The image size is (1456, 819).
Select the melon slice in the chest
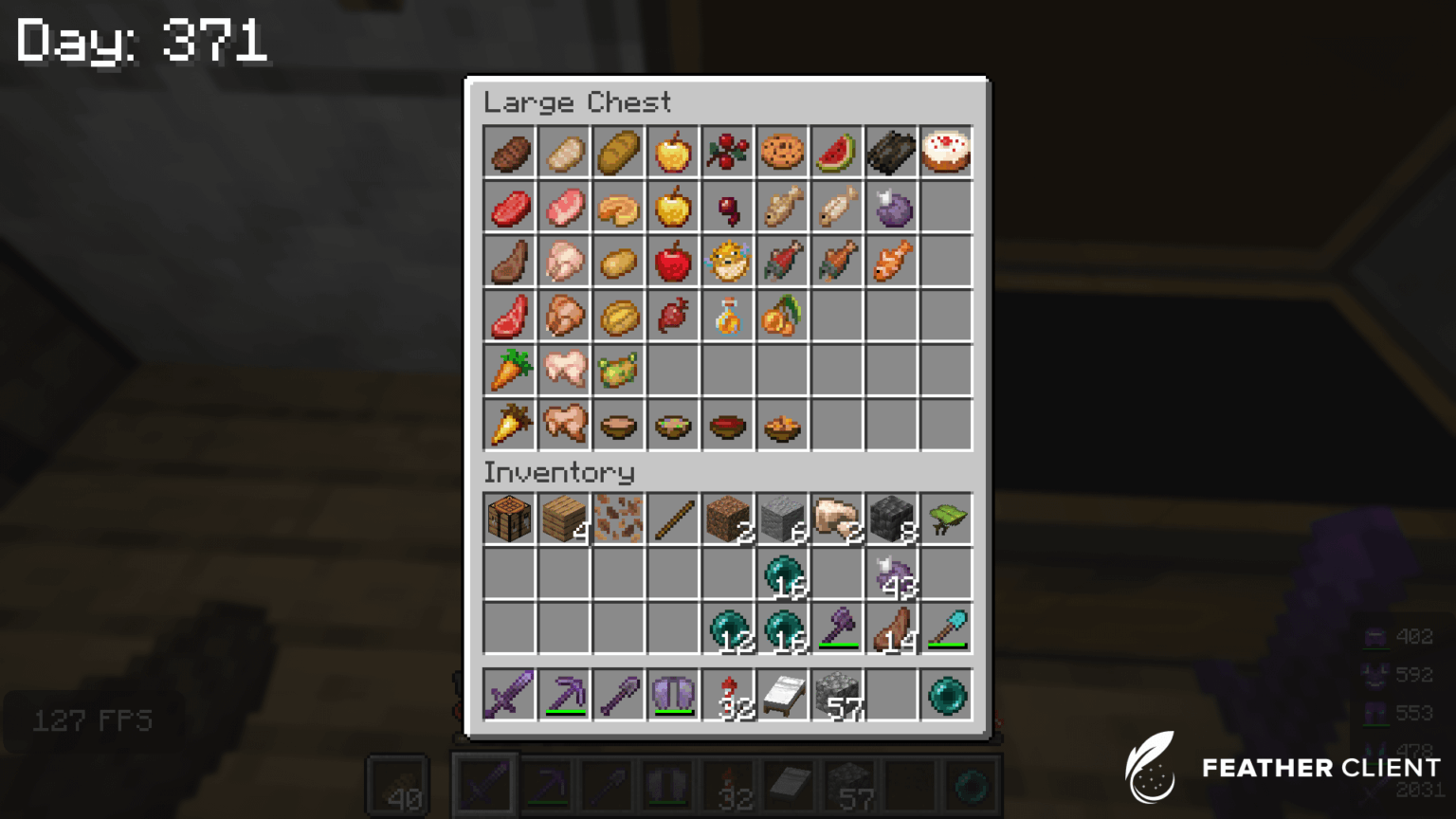837,153
